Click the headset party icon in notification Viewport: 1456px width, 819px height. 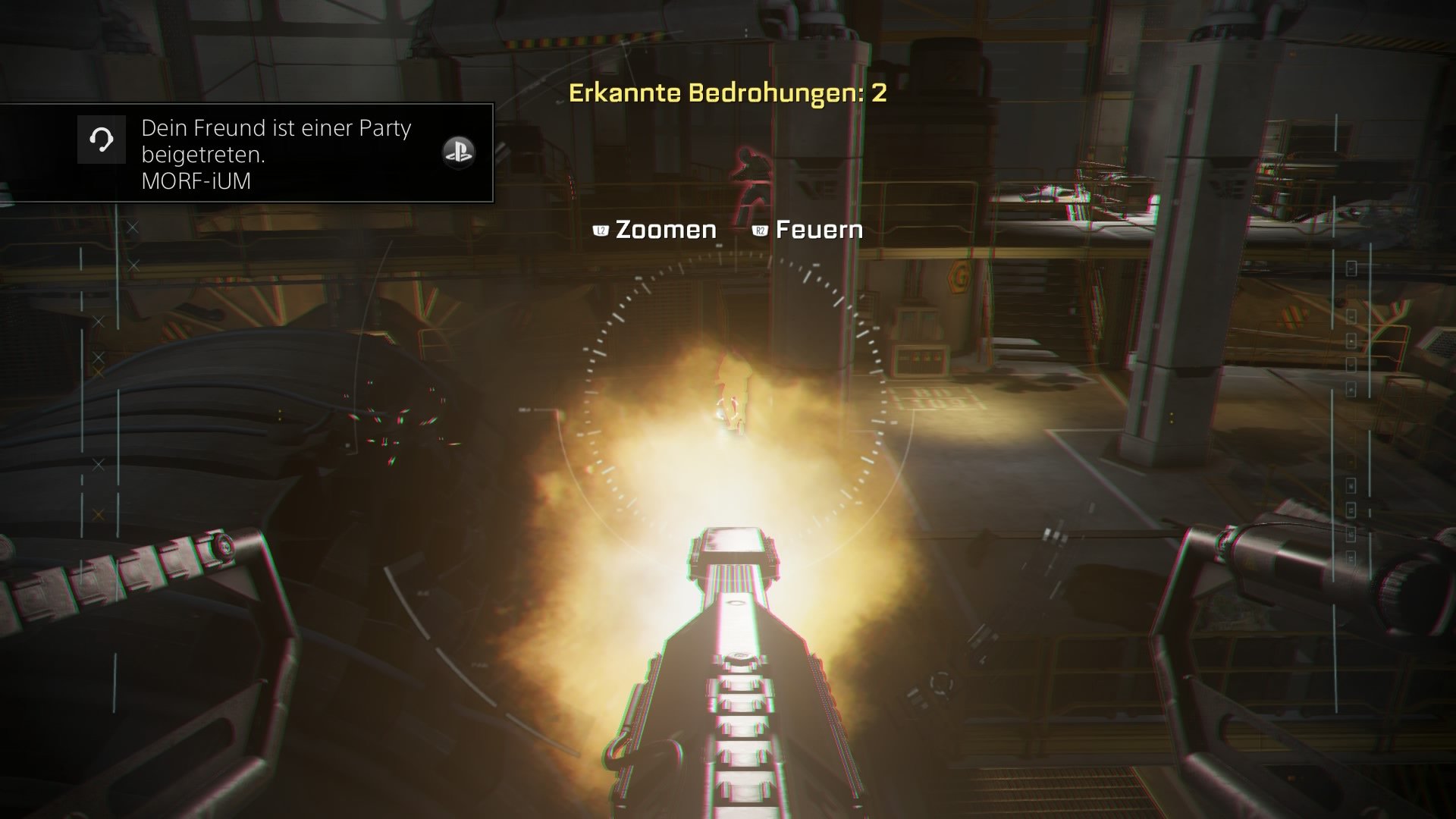point(102,139)
